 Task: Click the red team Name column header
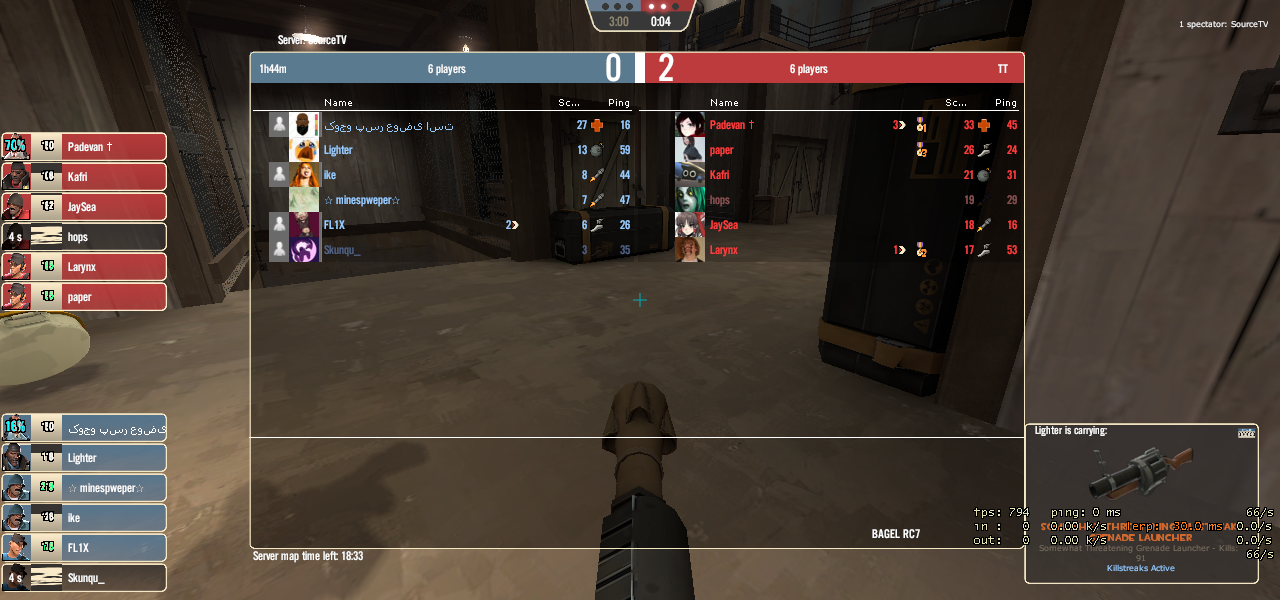coord(724,102)
